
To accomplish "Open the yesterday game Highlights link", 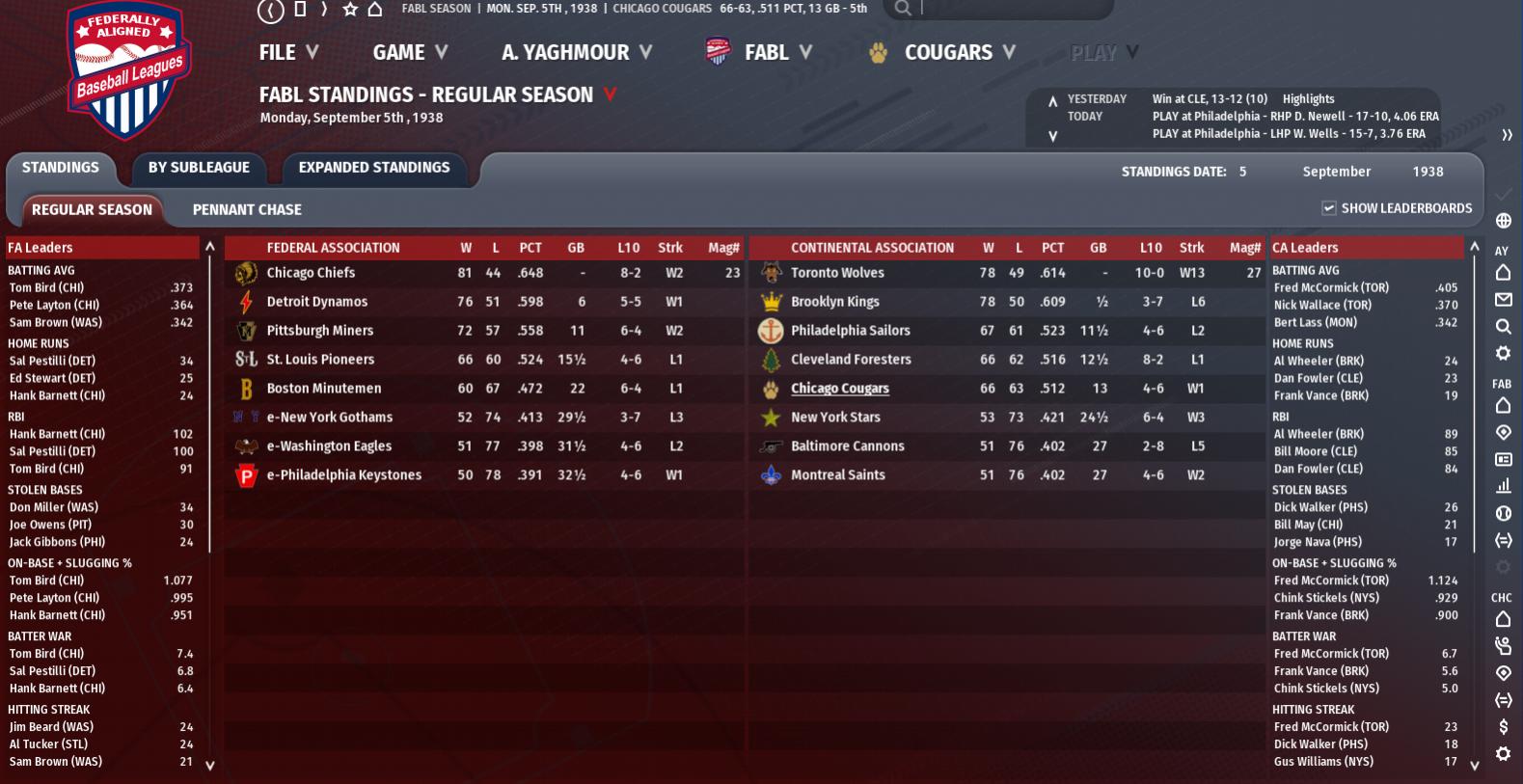I will 1308,99.
